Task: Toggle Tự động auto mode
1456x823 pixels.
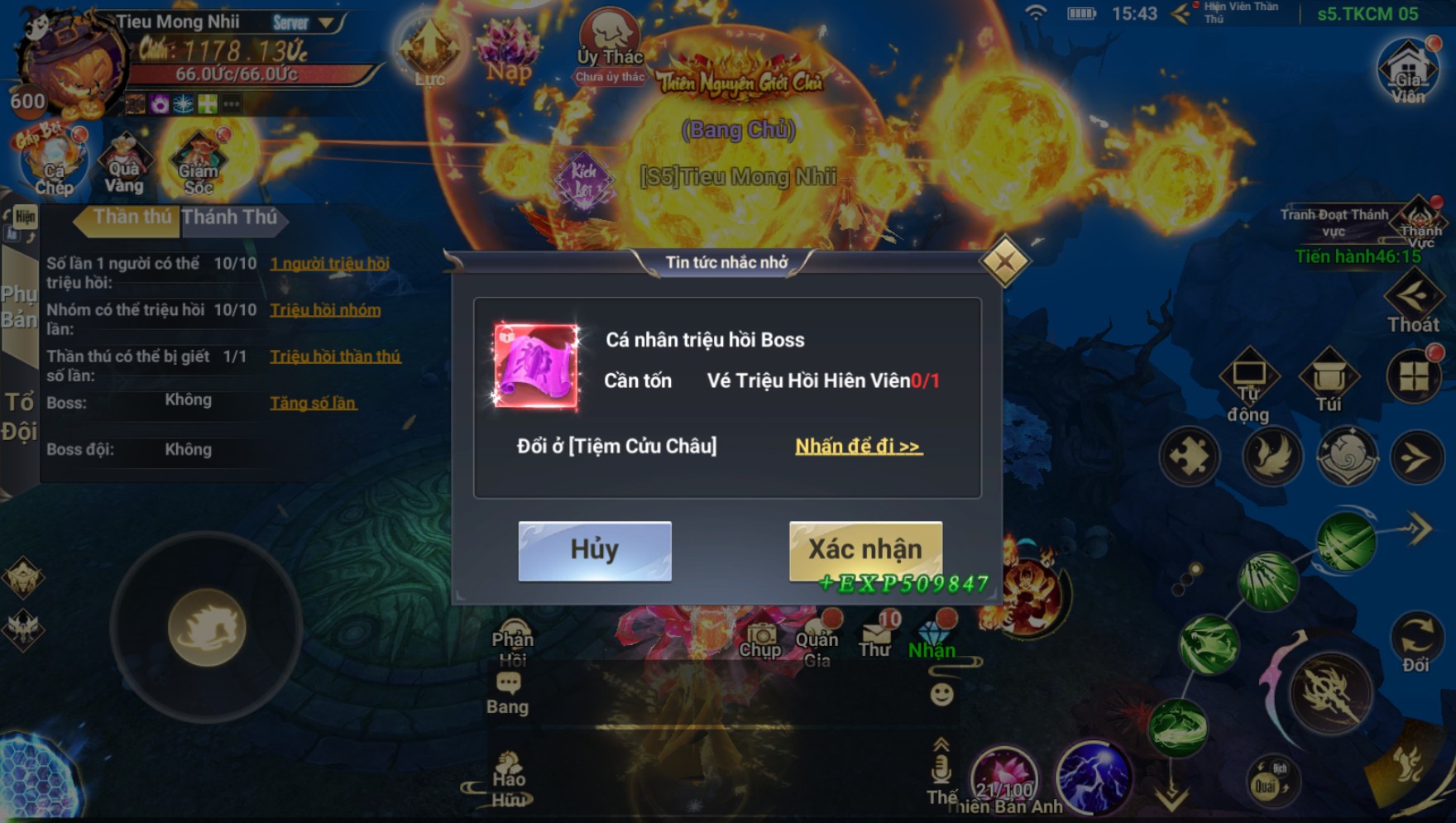Action: coord(1248,385)
